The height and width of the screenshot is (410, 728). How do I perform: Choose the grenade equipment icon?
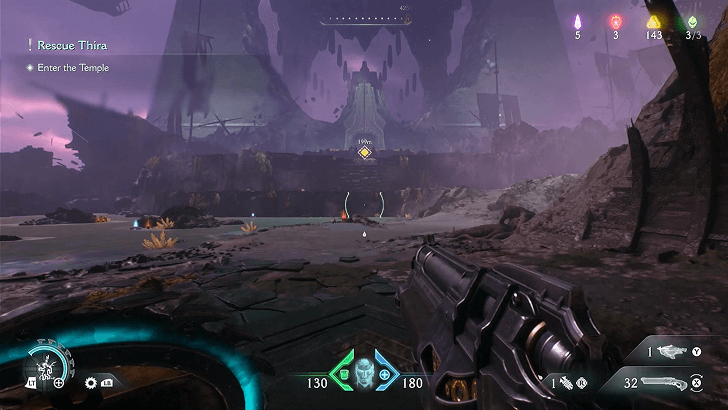[566, 382]
